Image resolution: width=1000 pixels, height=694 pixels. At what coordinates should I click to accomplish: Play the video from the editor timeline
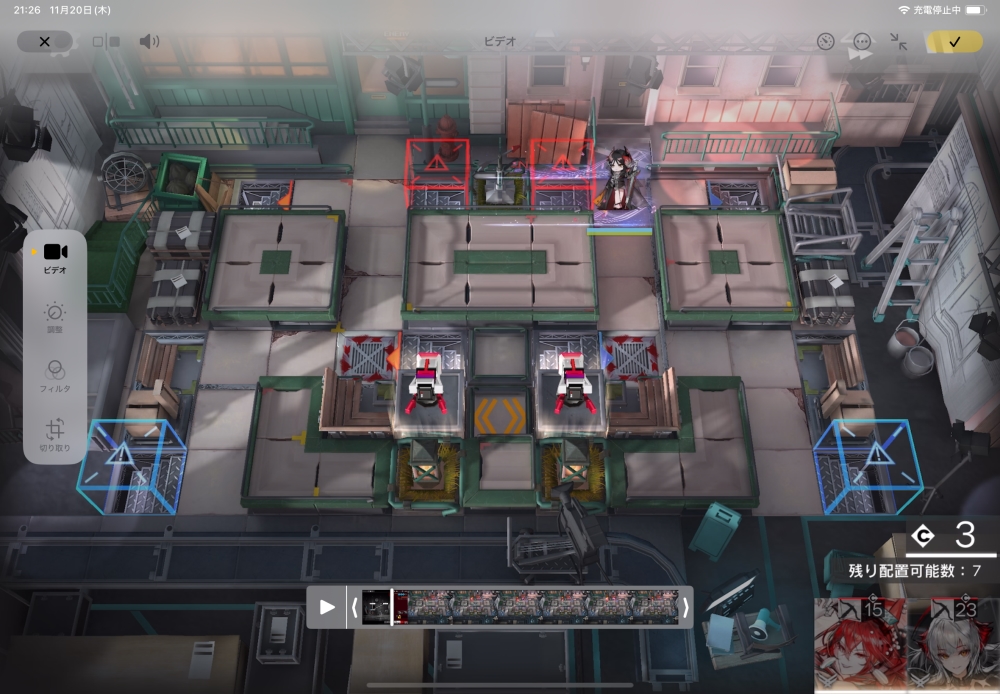327,607
